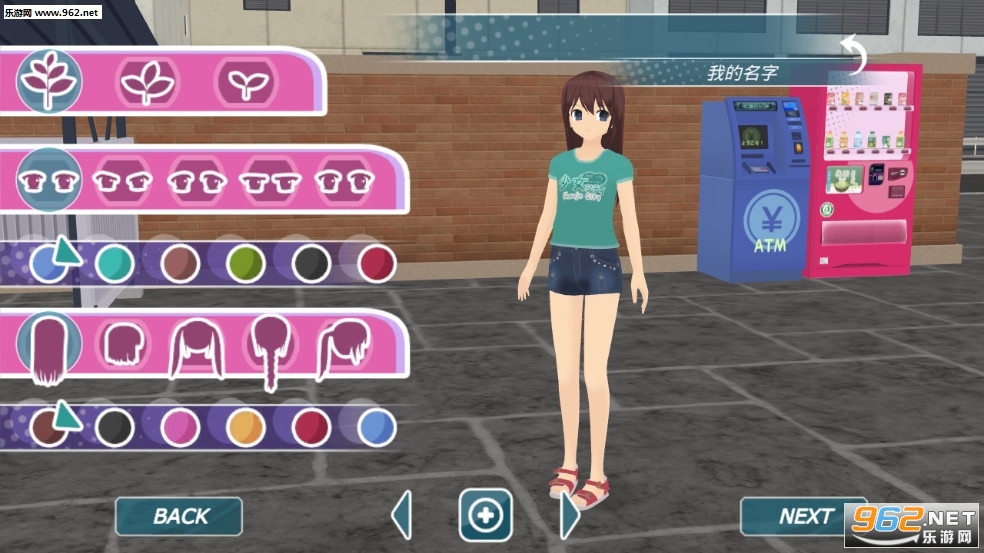984x553 pixels.
Task: Tap the center plus button
Action: click(485, 516)
